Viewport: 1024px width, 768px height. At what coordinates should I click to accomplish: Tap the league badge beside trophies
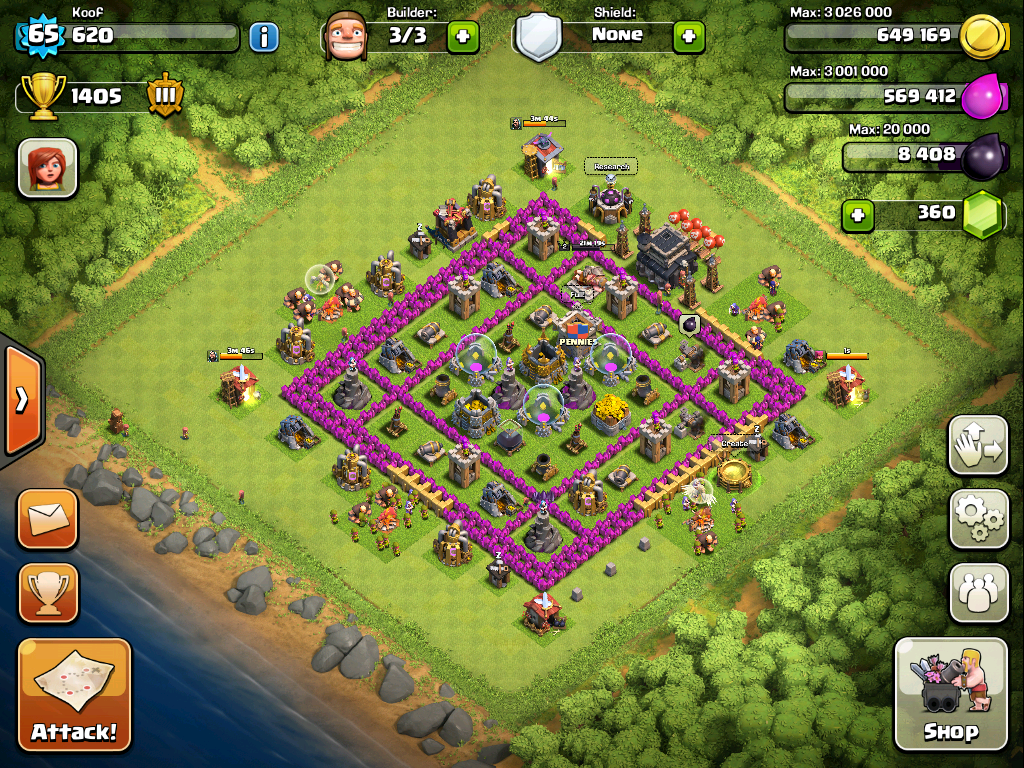(164, 96)
